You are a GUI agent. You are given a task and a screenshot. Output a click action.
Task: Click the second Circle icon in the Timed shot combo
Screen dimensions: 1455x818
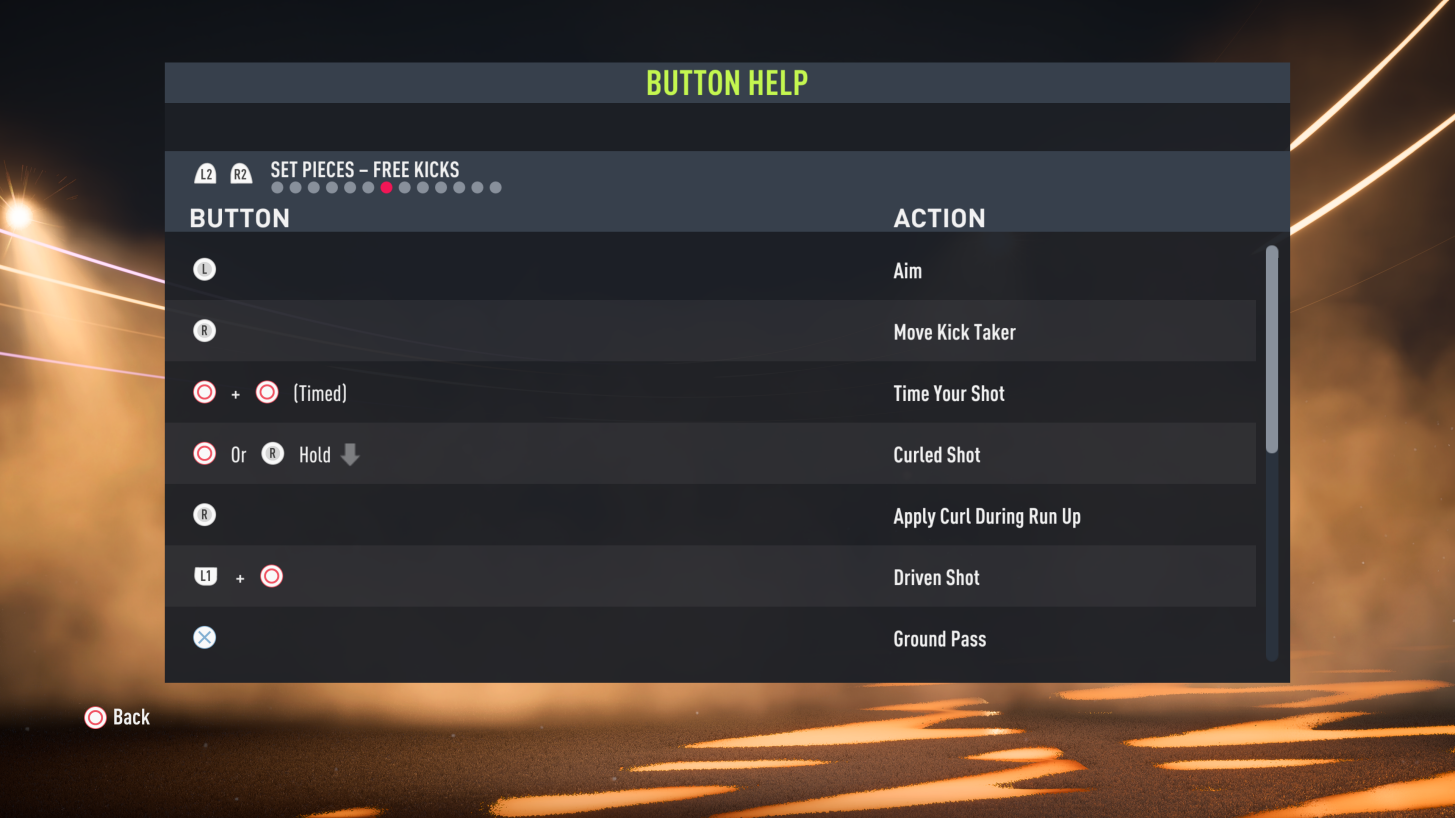[x=267, y=391]
